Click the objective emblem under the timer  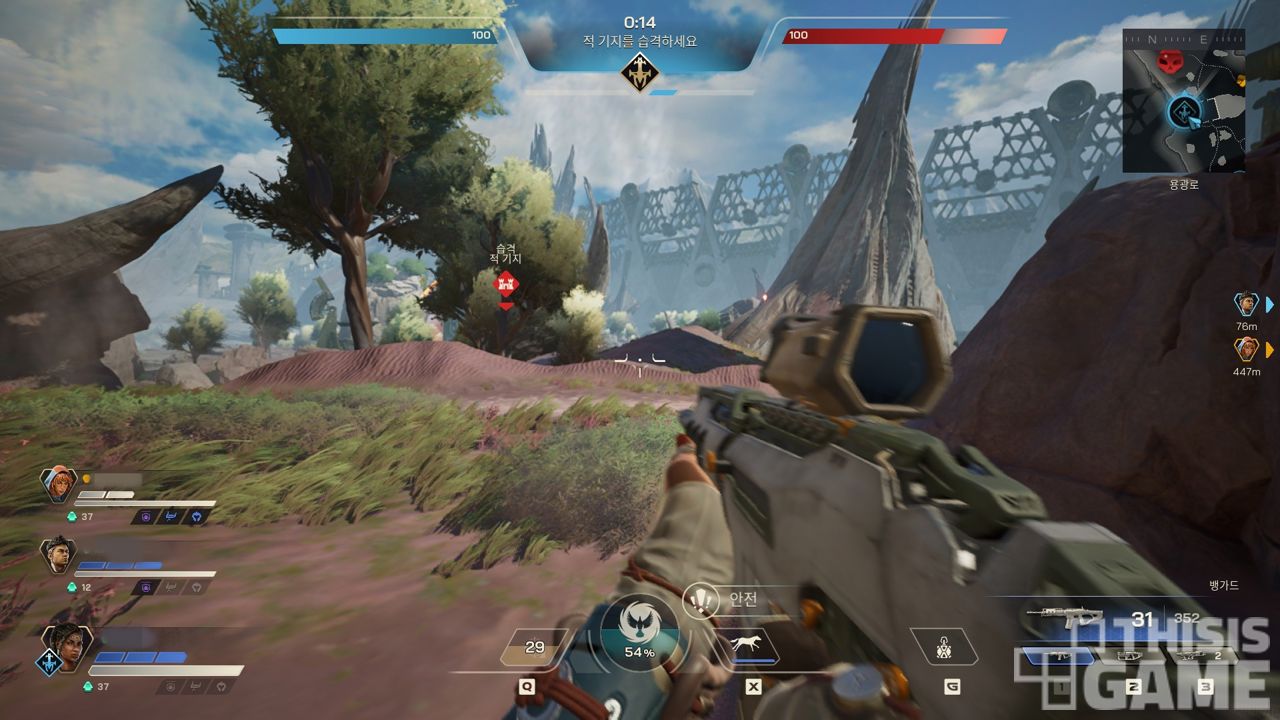pyautogui.click(x=639, y=72)
